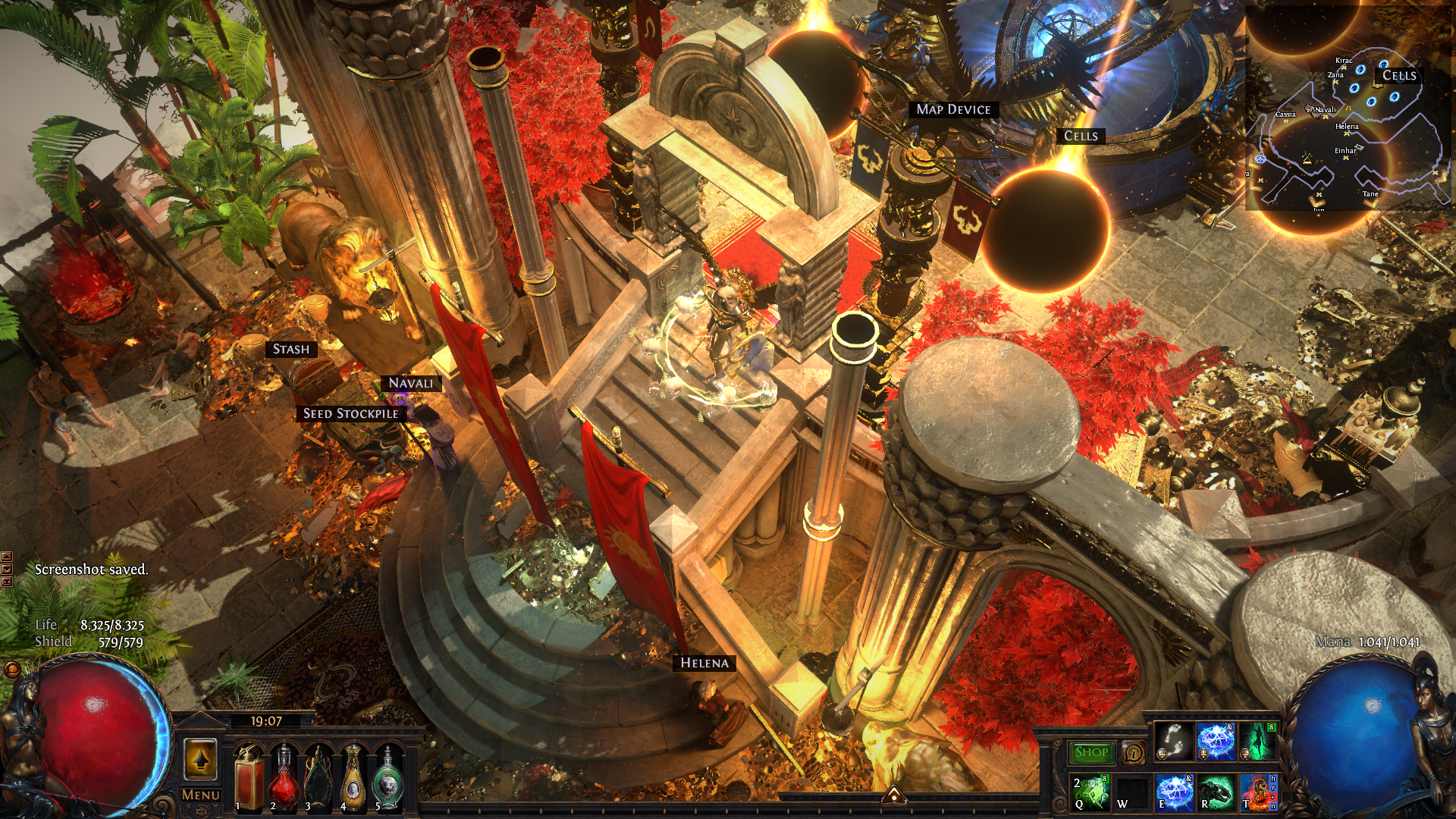Screen dimensions: 1456x819
Task: Use the dark black flask in slot 3
Action: coord(318,777)
